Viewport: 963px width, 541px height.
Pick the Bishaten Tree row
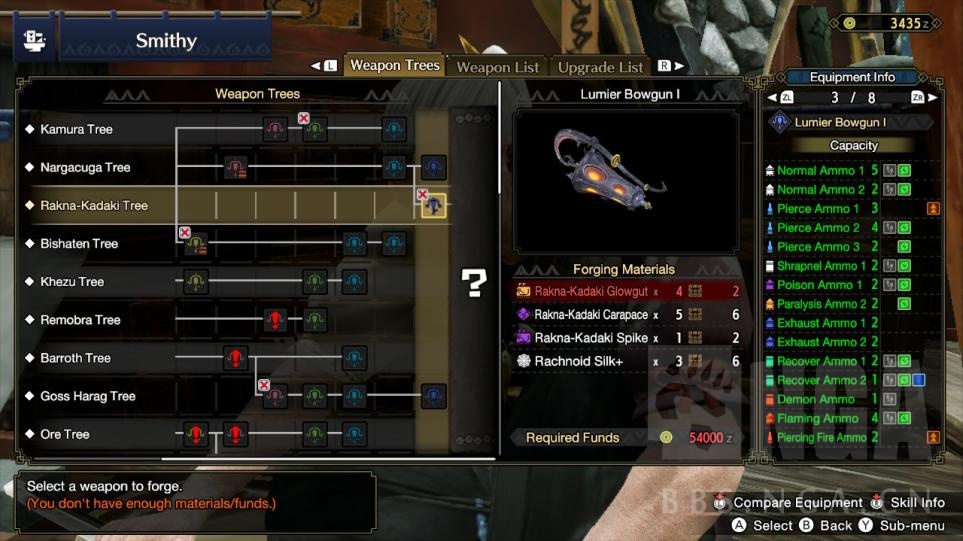tap(79, 243)
